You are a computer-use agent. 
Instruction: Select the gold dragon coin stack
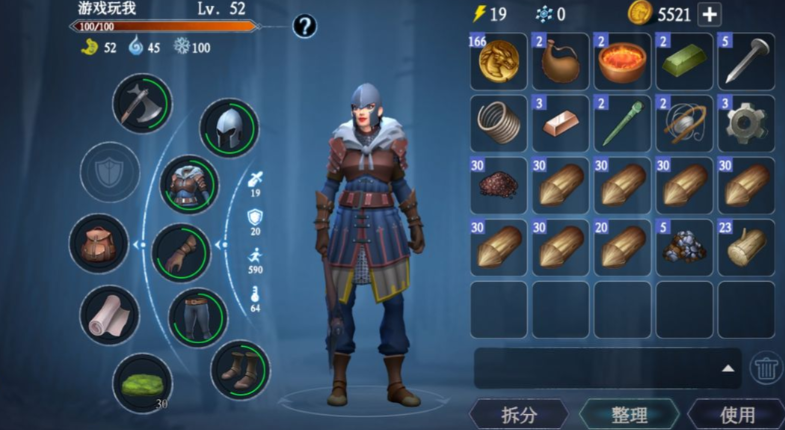click(x=498, y=61)
